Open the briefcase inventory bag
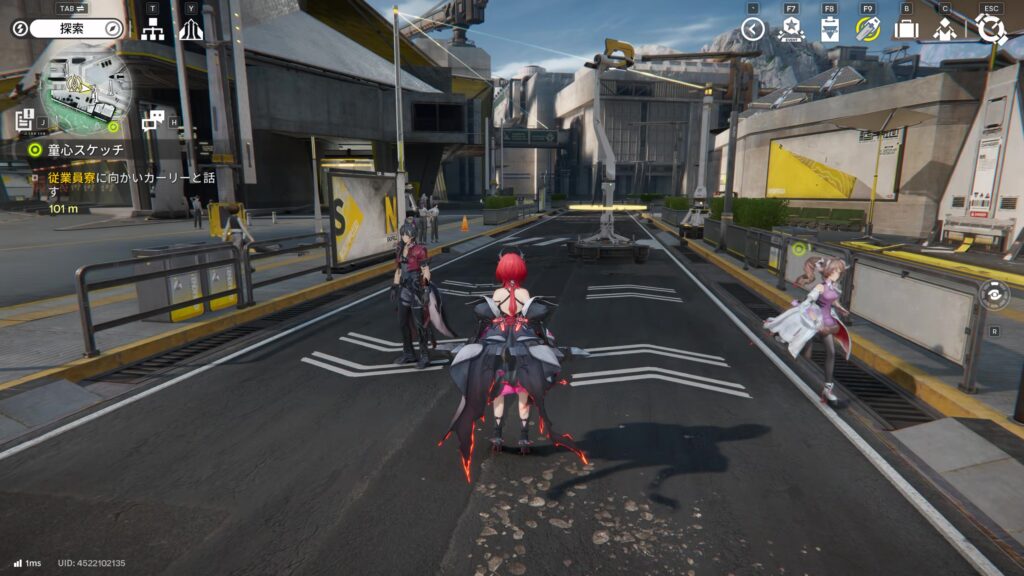 pos(906,29)
